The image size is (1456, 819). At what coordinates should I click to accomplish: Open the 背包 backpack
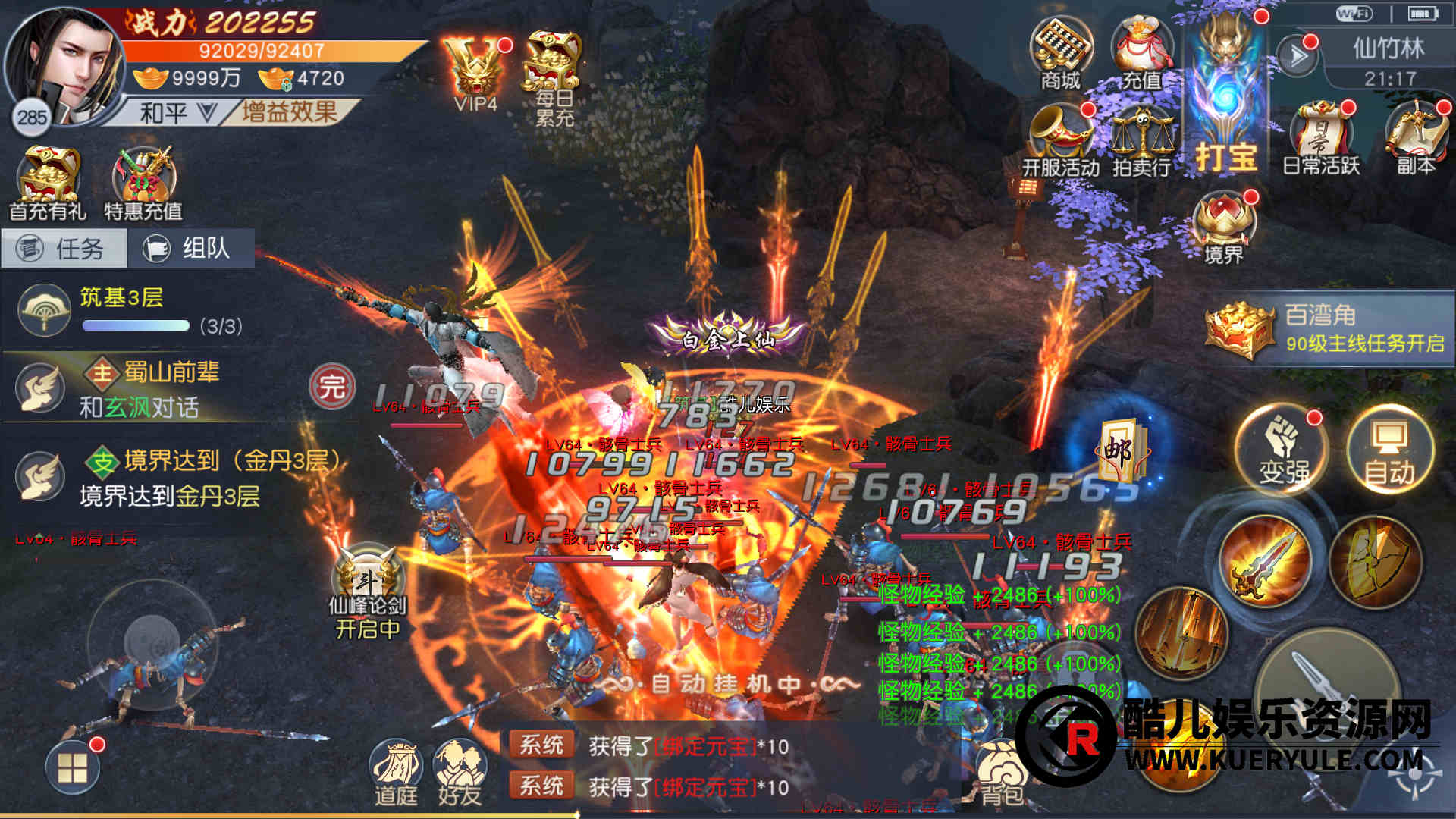coord(1002,773)
